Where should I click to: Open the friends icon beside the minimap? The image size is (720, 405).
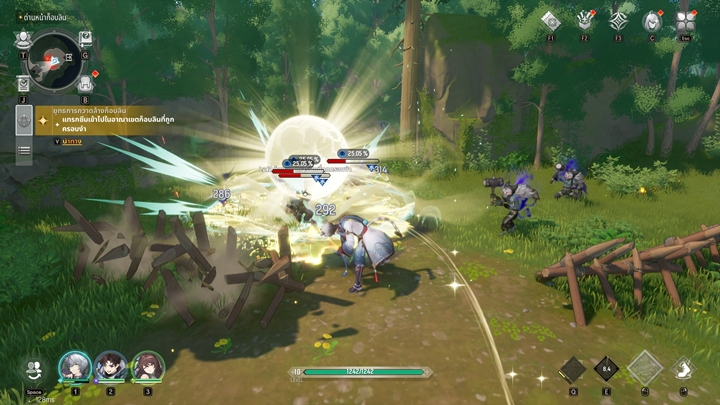(22, 39)
